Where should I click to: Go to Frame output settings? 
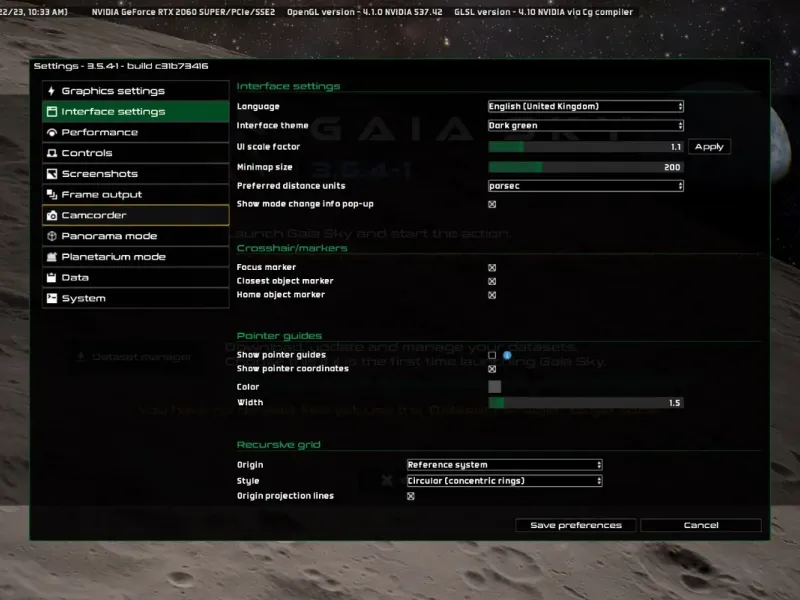coord(135,195)
